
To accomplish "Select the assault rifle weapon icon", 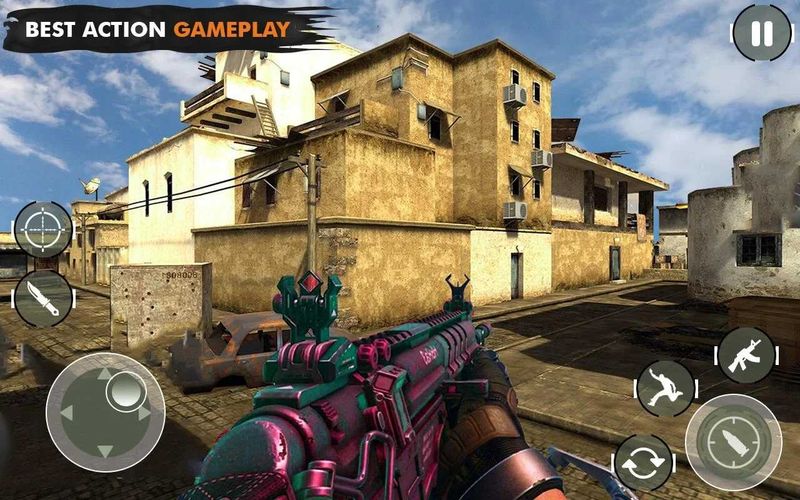I will [x=746, y=355].
